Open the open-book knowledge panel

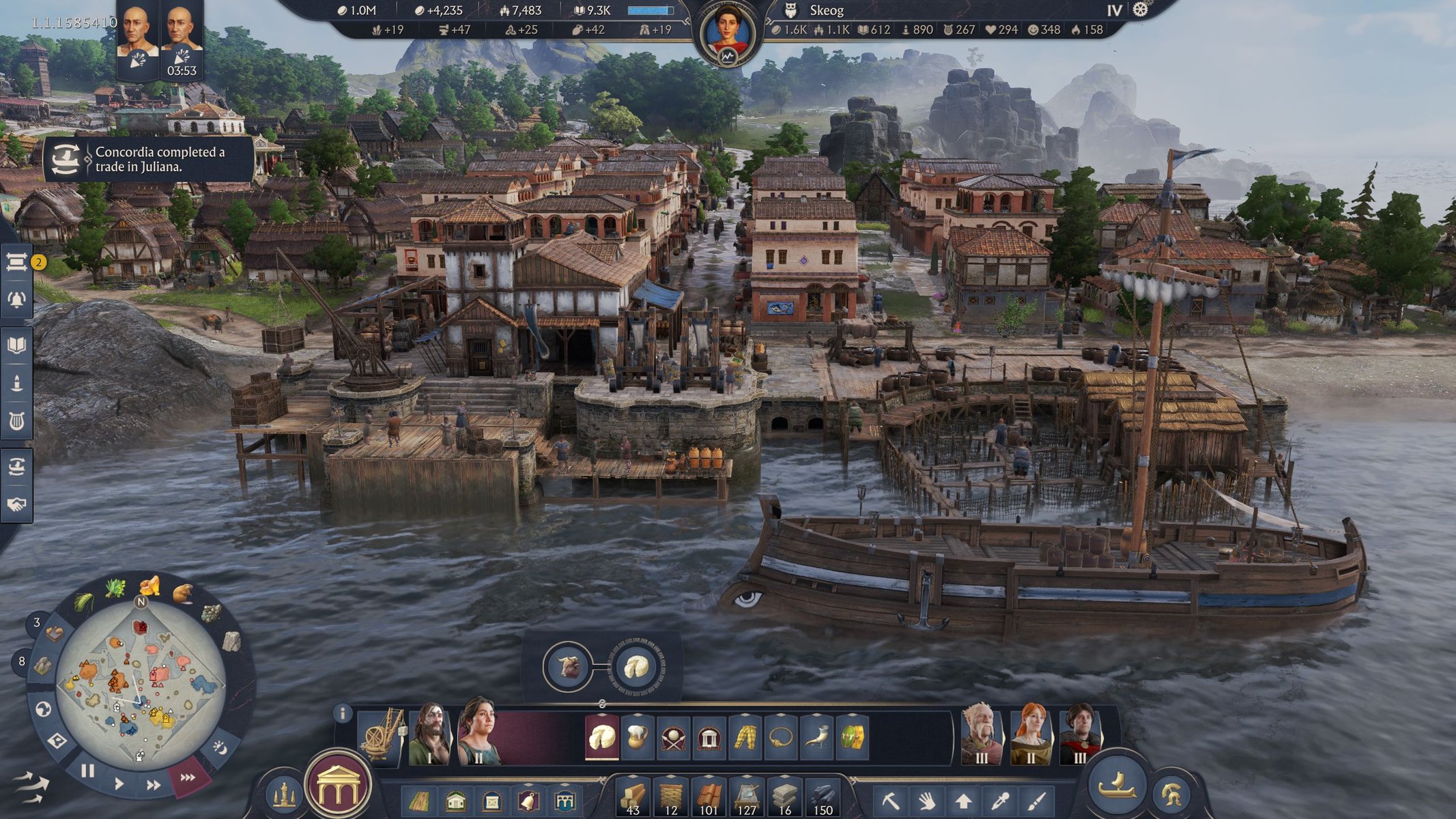point(17,345)
